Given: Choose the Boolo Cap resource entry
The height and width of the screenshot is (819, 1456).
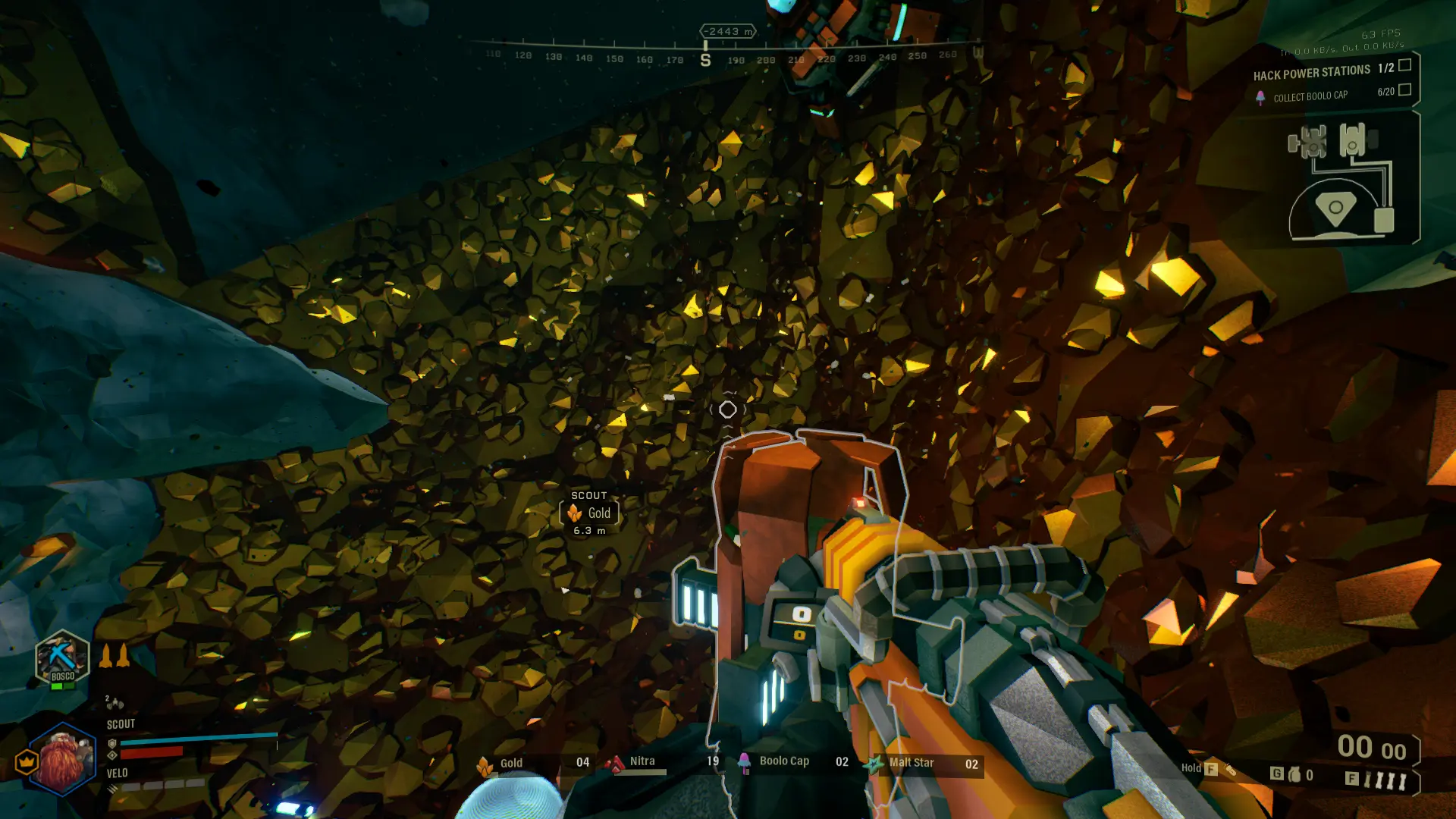Looking at the screenshot, I should (x=784, y=761).
